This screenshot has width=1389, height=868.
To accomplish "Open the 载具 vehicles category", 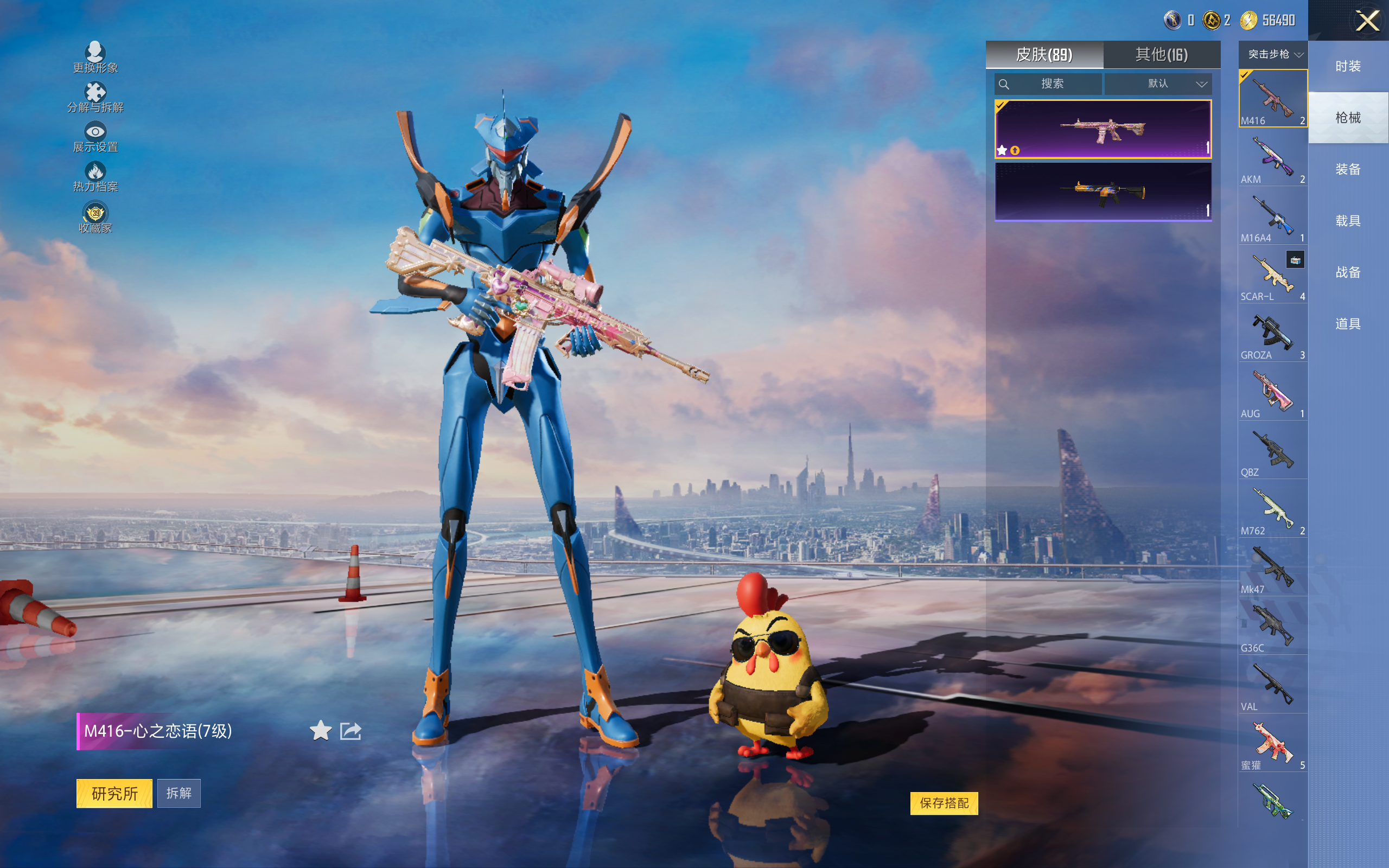I will click(1348, 221).
